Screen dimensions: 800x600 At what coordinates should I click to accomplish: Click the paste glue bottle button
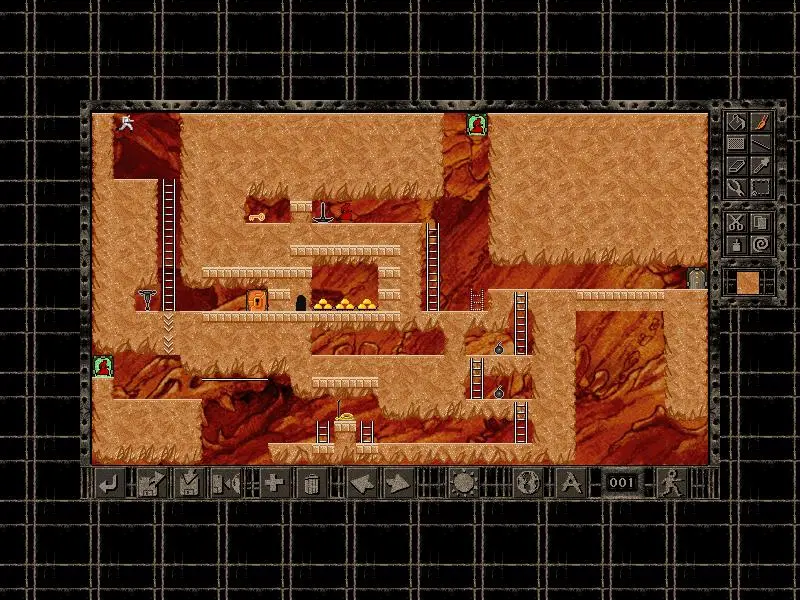pos(735,244)
